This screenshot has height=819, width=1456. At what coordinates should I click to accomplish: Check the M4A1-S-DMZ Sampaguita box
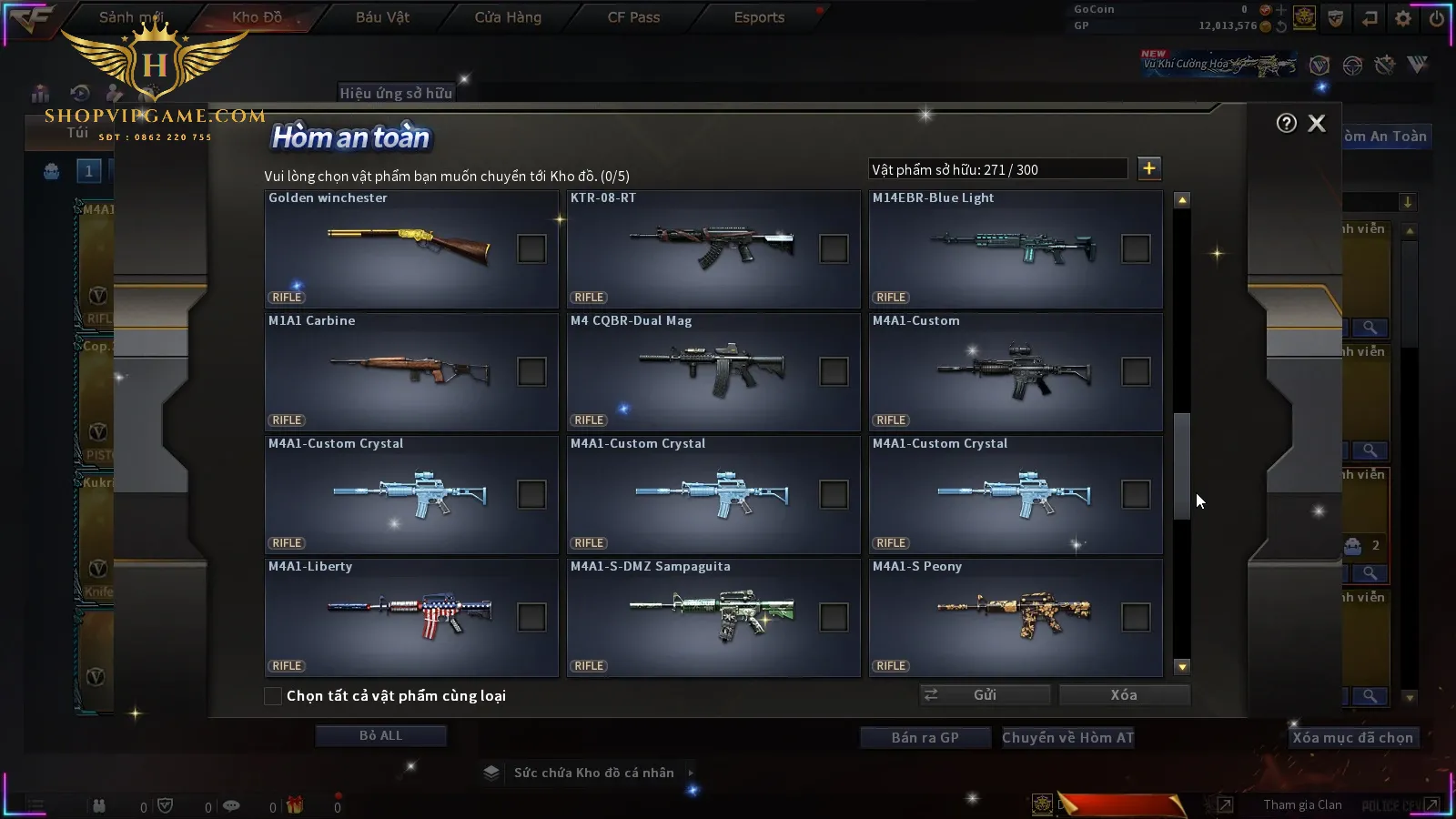[x=834, y=617]
